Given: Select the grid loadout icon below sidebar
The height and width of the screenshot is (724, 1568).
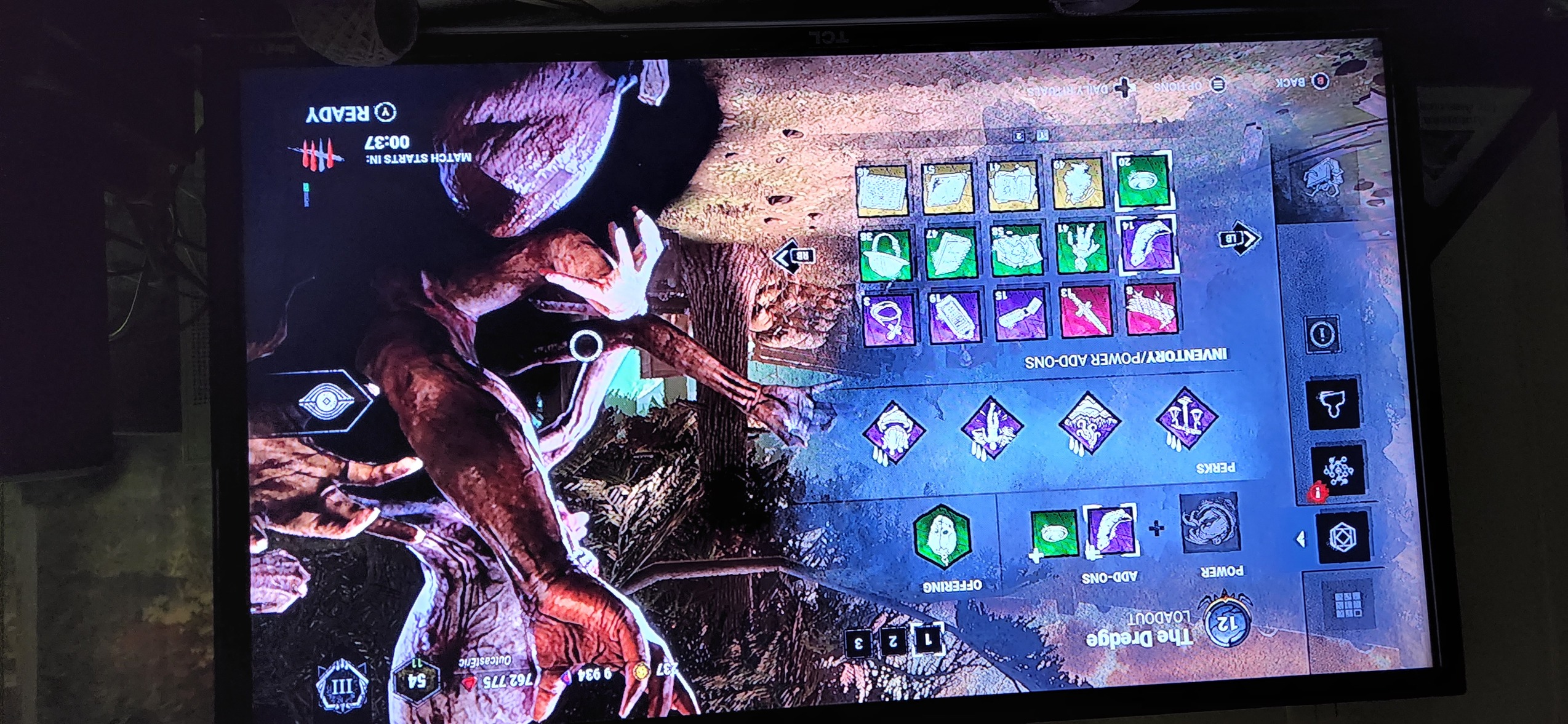Looking at the screenshot, I should 1348,605.
